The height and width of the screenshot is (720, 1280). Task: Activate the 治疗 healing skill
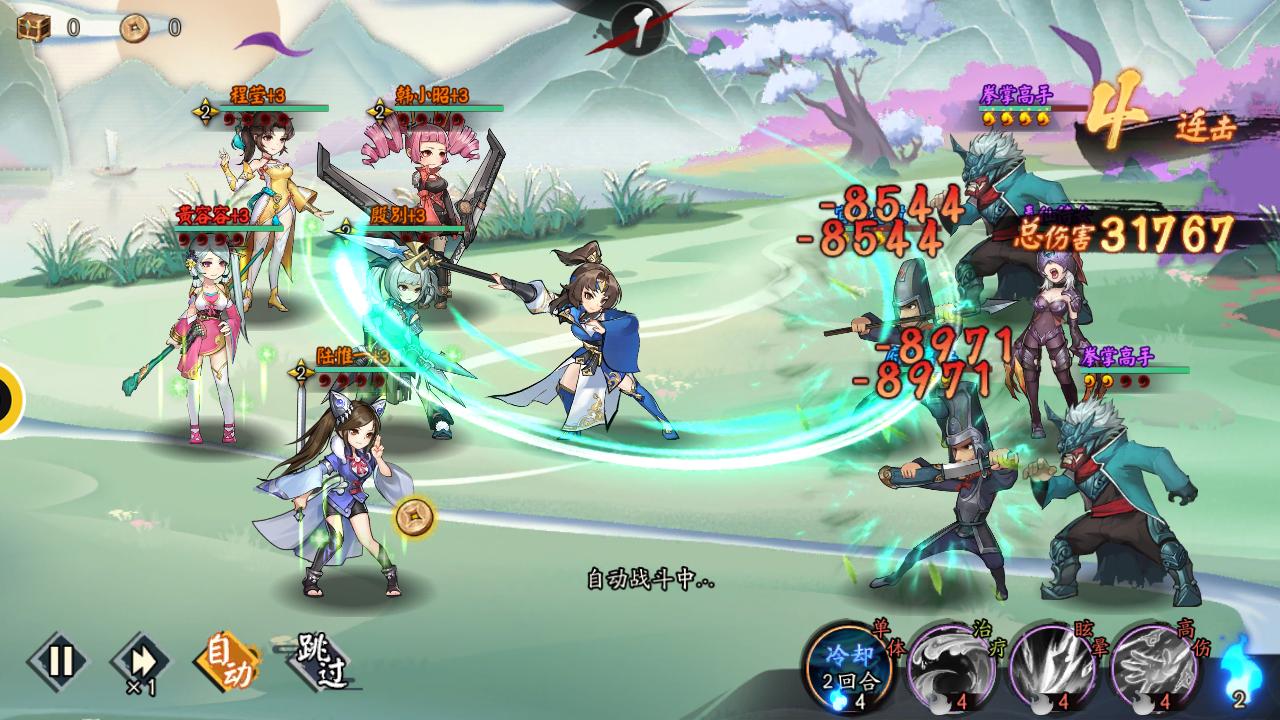pos(947,665)
